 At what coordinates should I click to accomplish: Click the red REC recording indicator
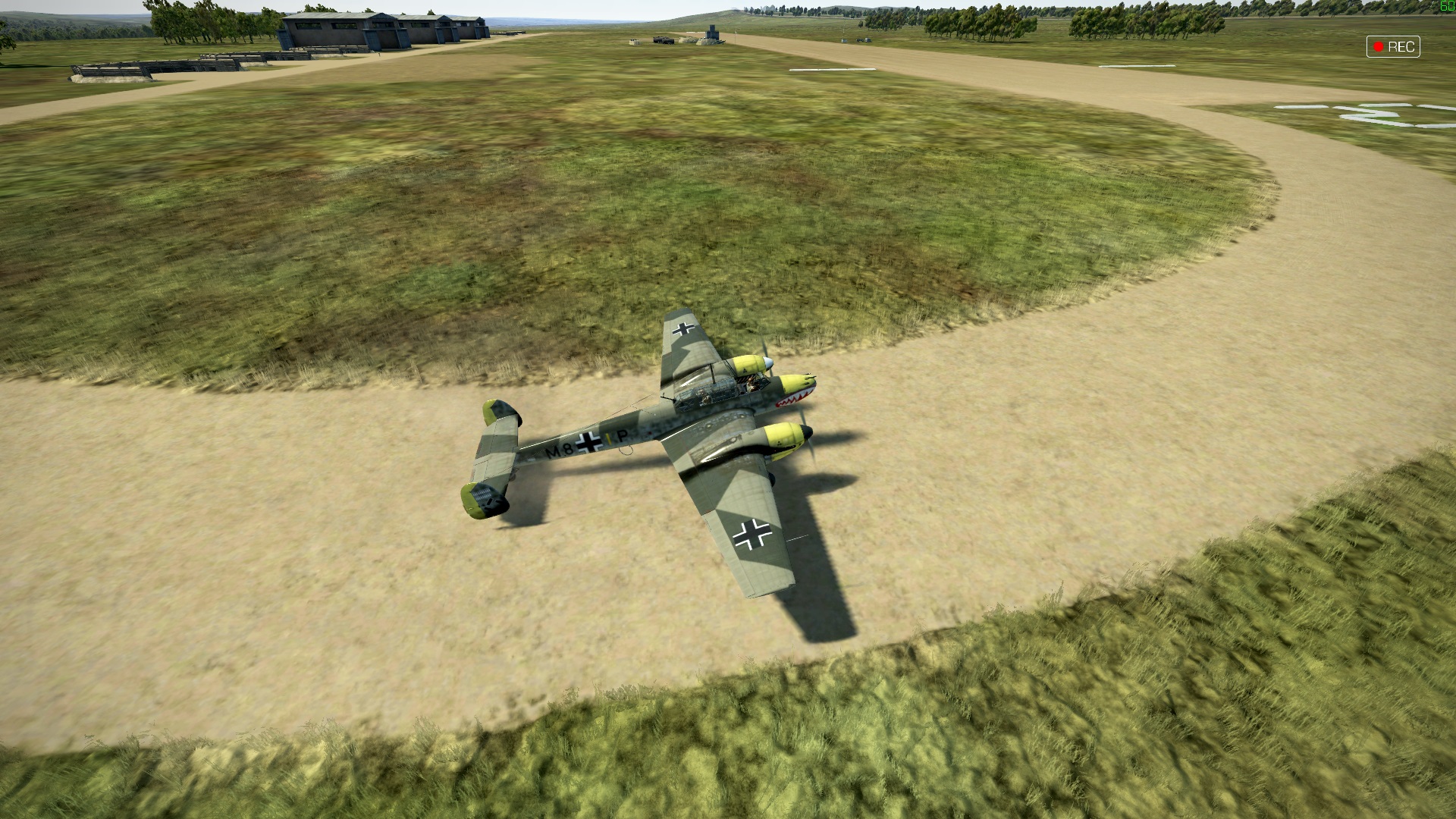point(1392,47)
